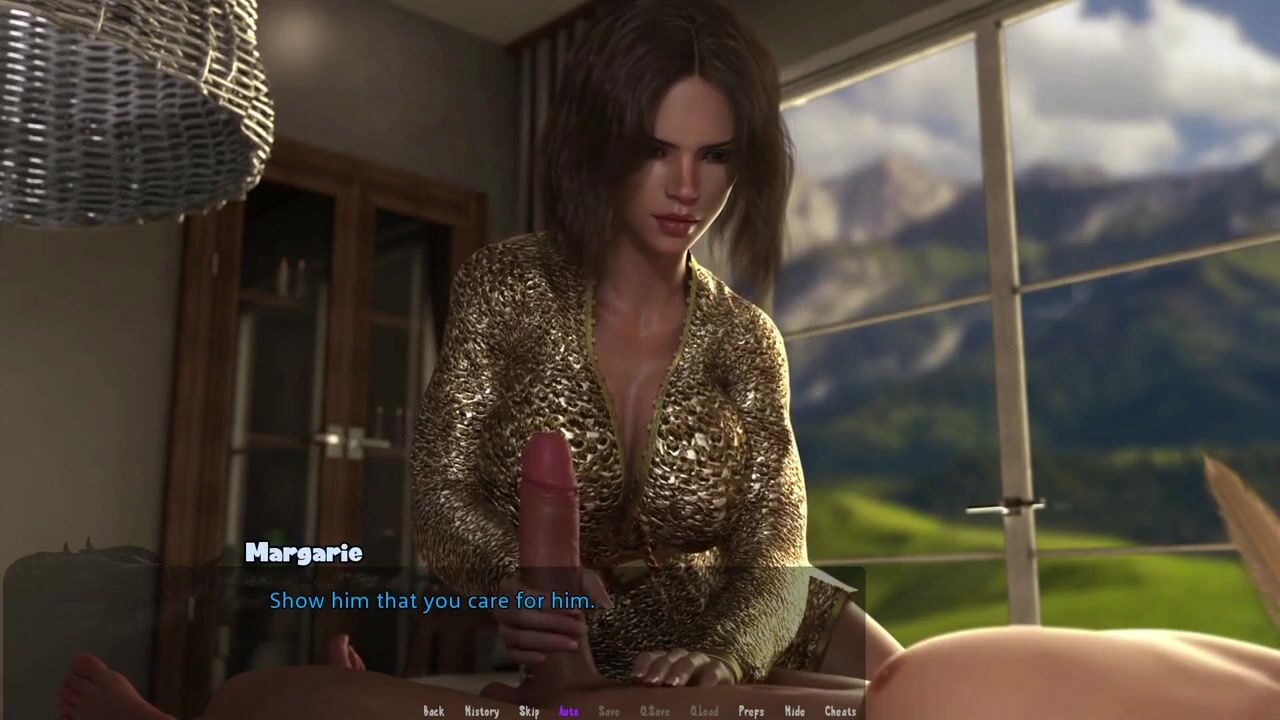Hide the interface with the Hide button

[x=794, y=711]
